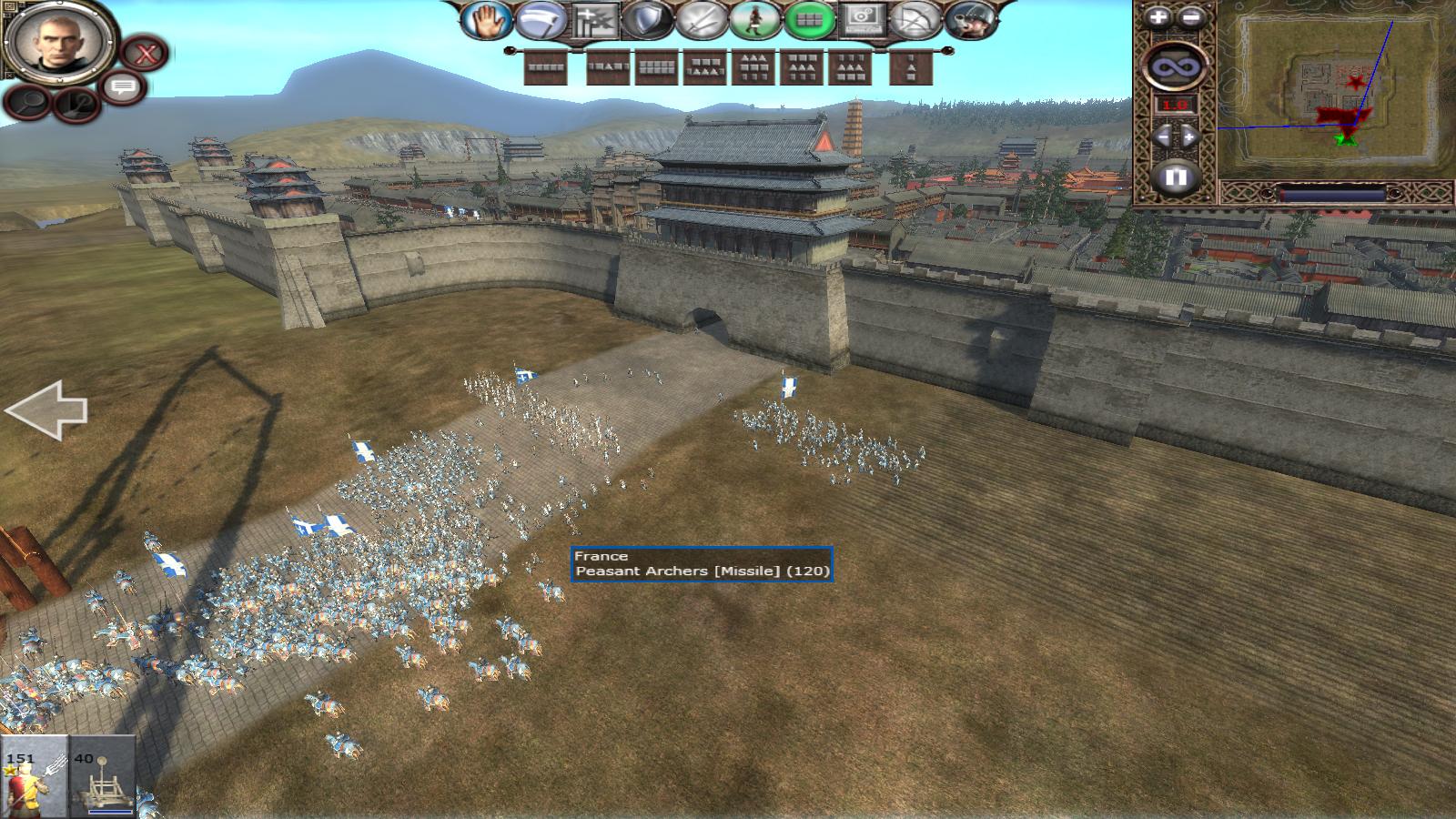This screenshot has height=819, width=1456.
Task: Zoom in the minimap with plus button
Action: (x=1158, y=17)
